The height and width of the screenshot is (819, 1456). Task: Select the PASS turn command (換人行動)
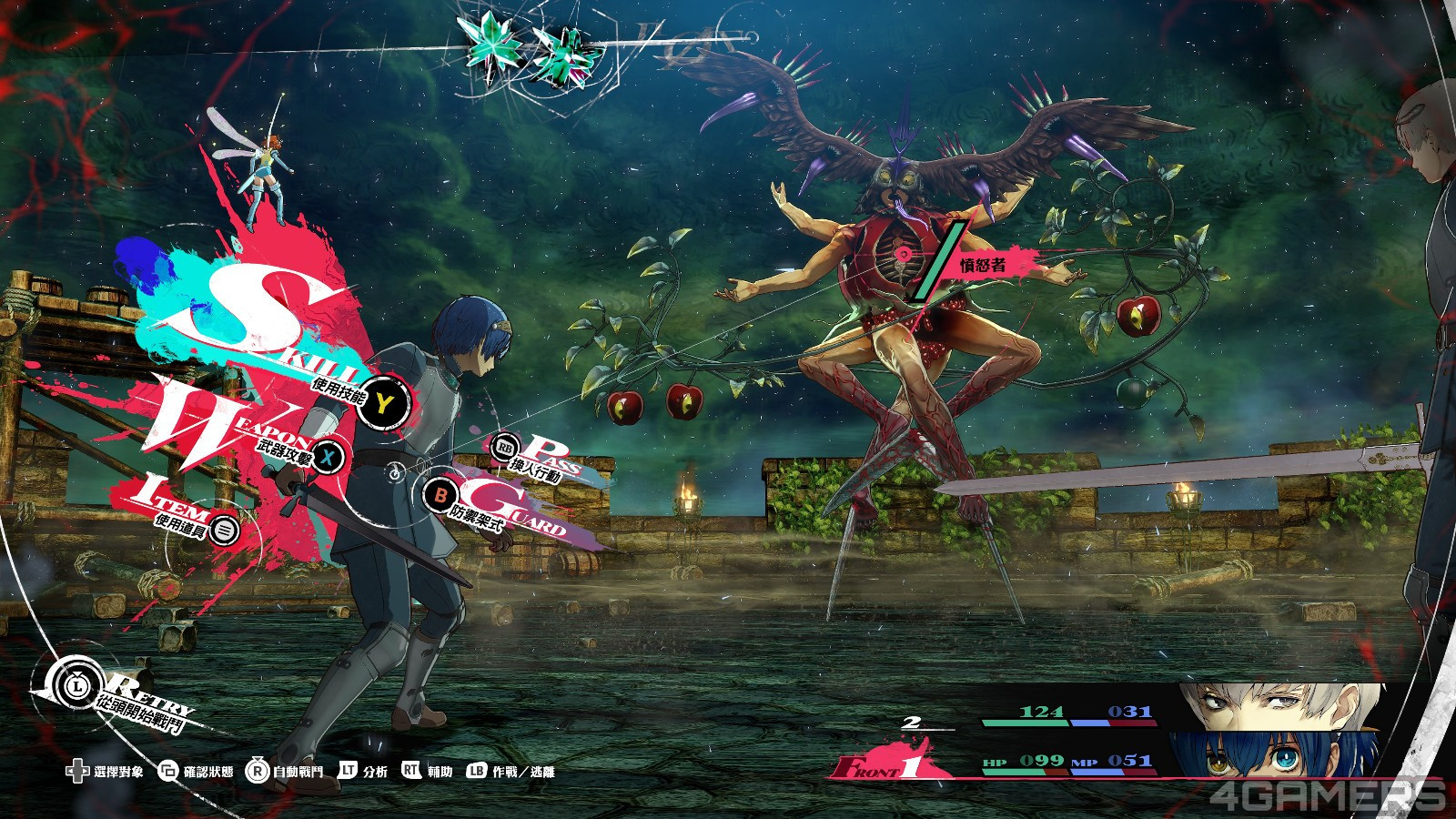pyautogui.click(x=503, y=448)
